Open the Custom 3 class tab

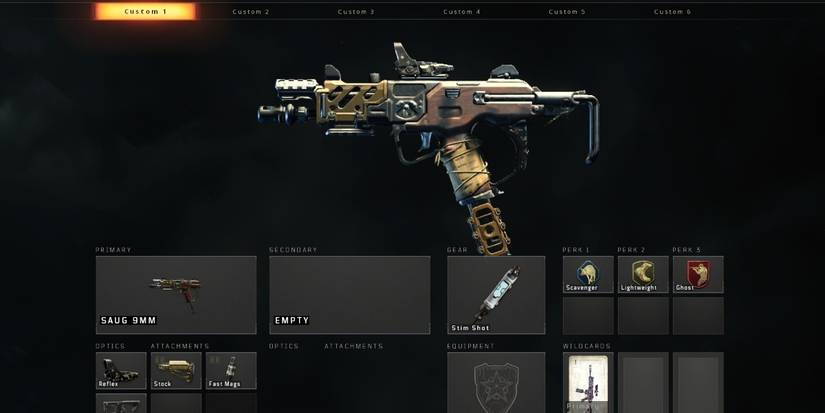pos(356,12)
